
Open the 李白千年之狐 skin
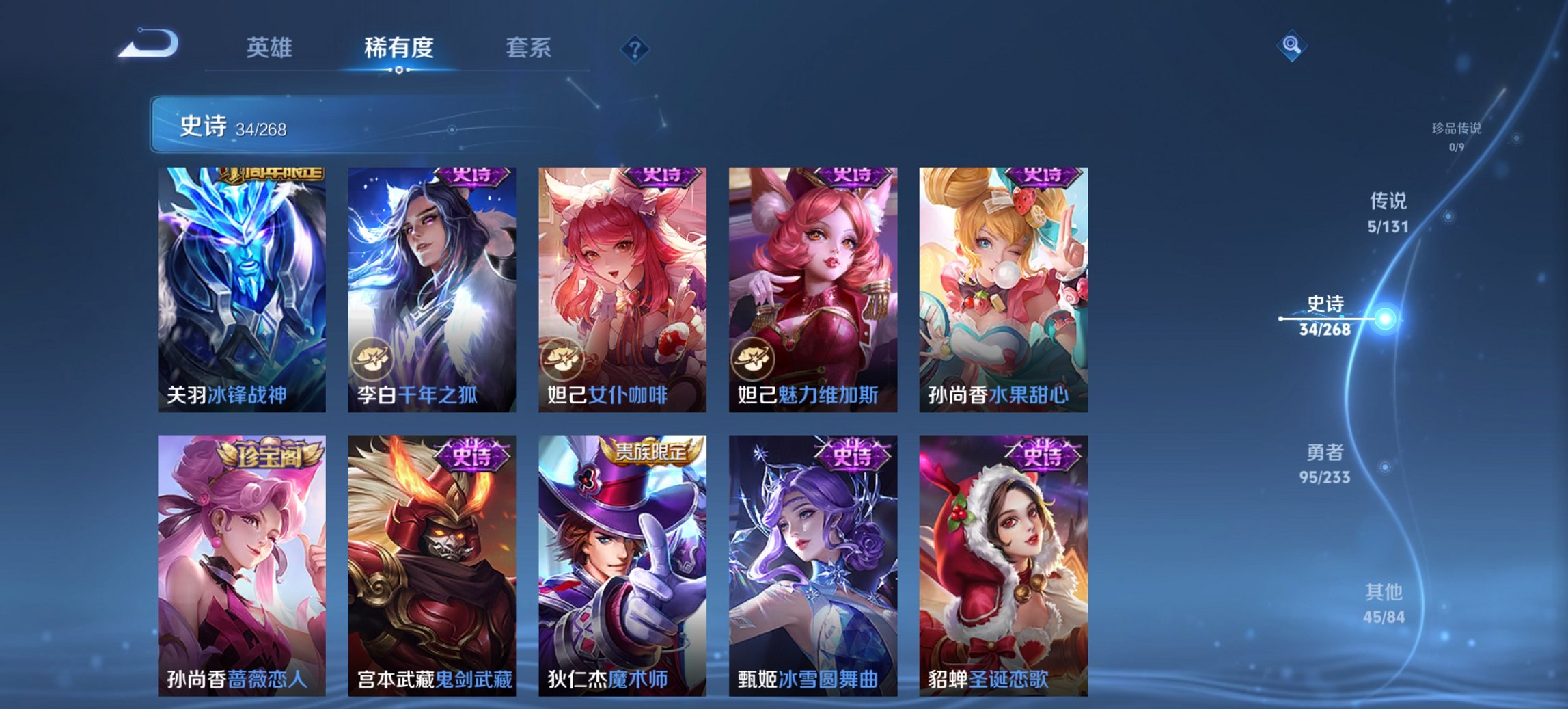click(x=430, y=287)
